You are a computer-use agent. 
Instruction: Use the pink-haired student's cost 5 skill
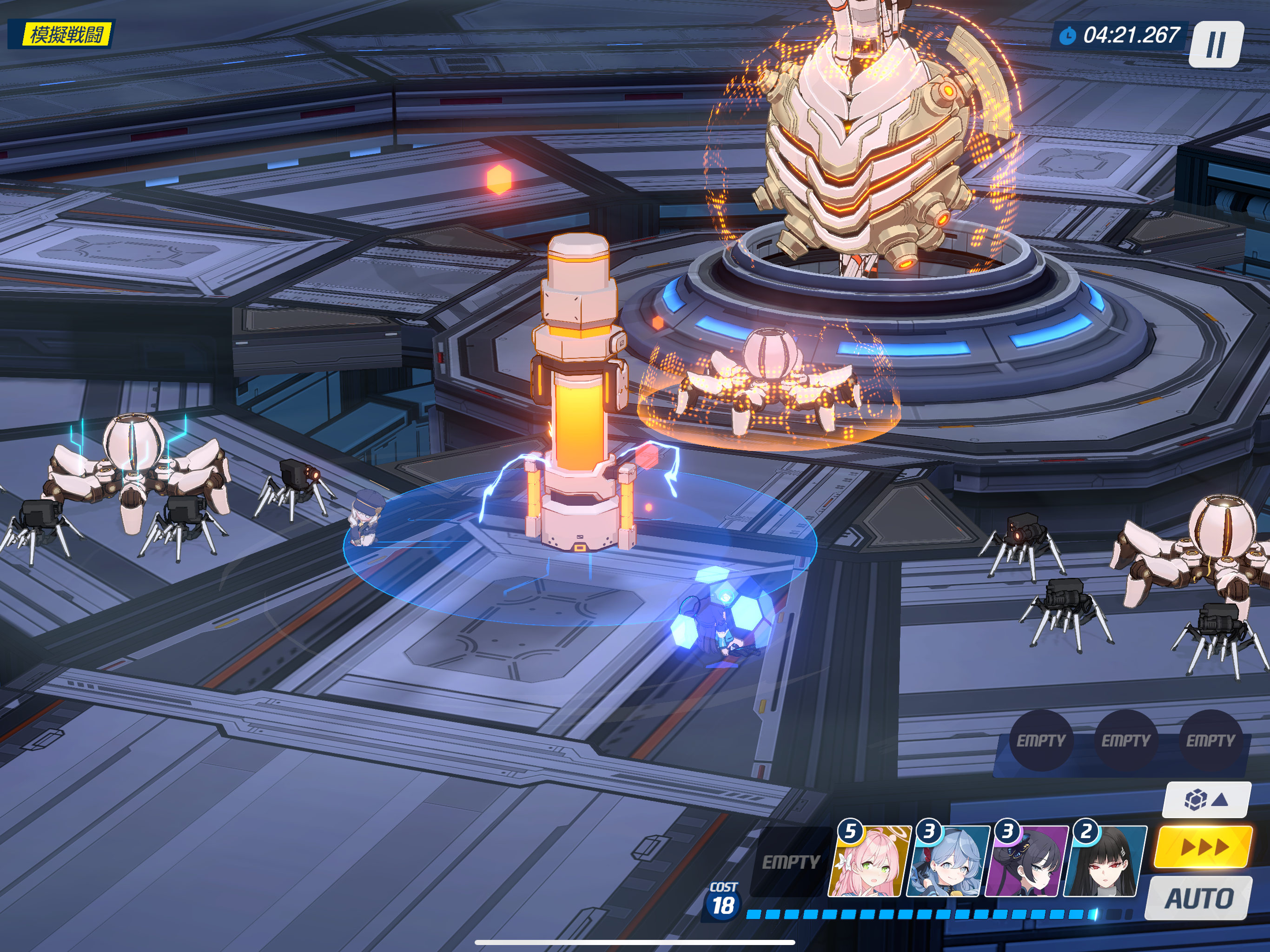pos(869,862)
